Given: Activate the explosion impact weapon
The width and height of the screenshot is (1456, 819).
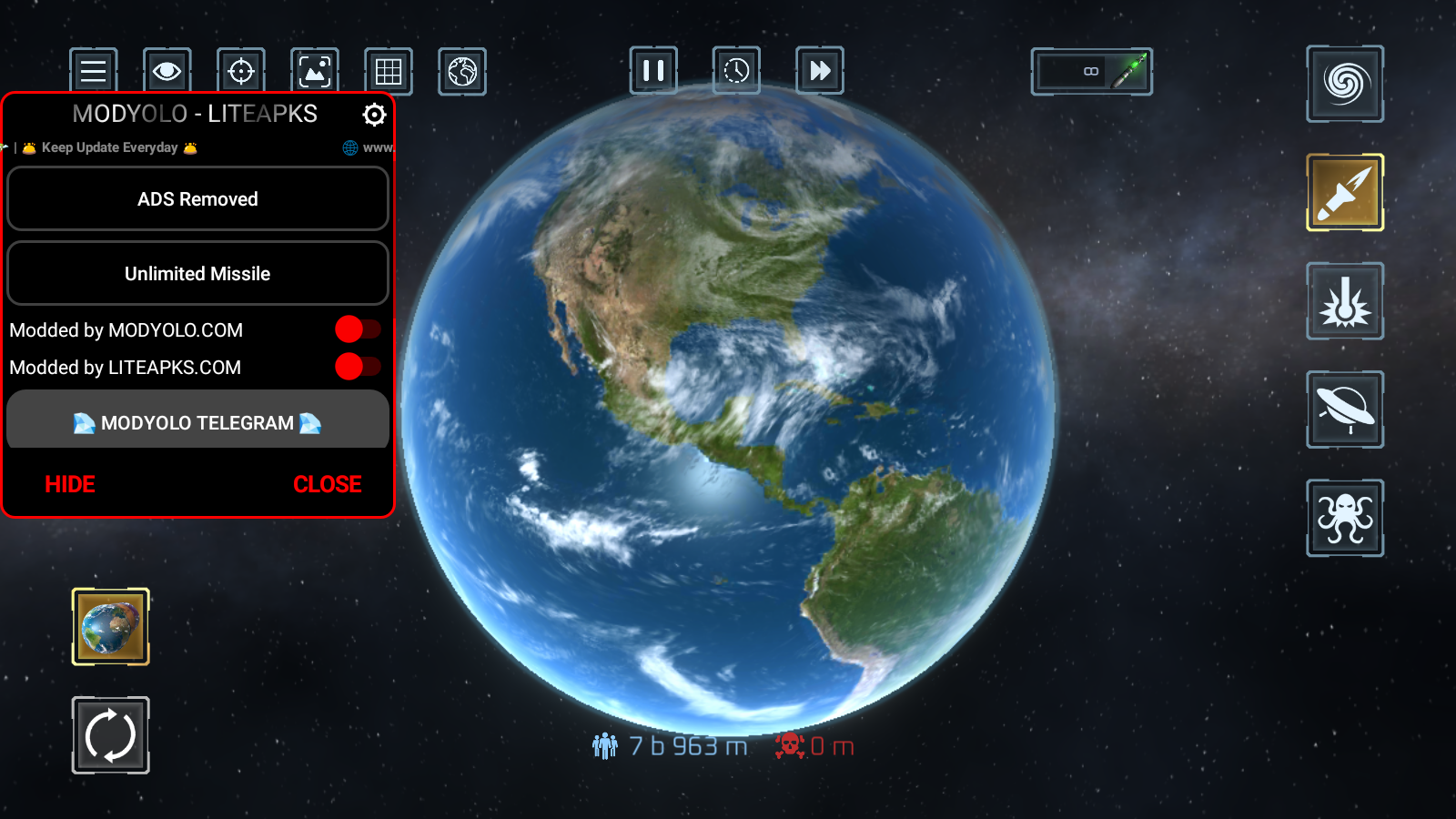Looking at the screenshot, I should [1345, 301].
